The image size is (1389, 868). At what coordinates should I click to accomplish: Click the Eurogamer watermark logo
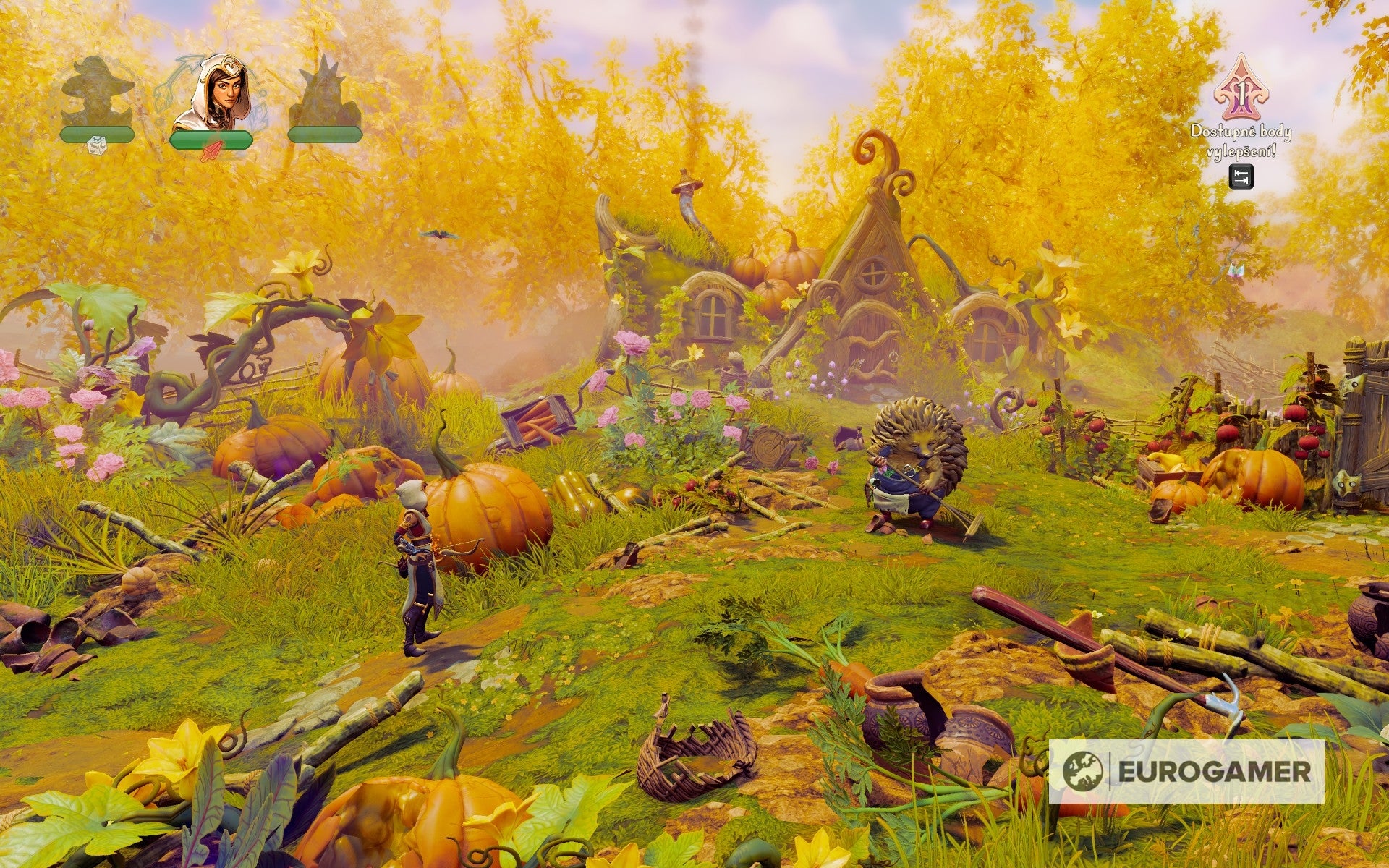point(1186,771)
